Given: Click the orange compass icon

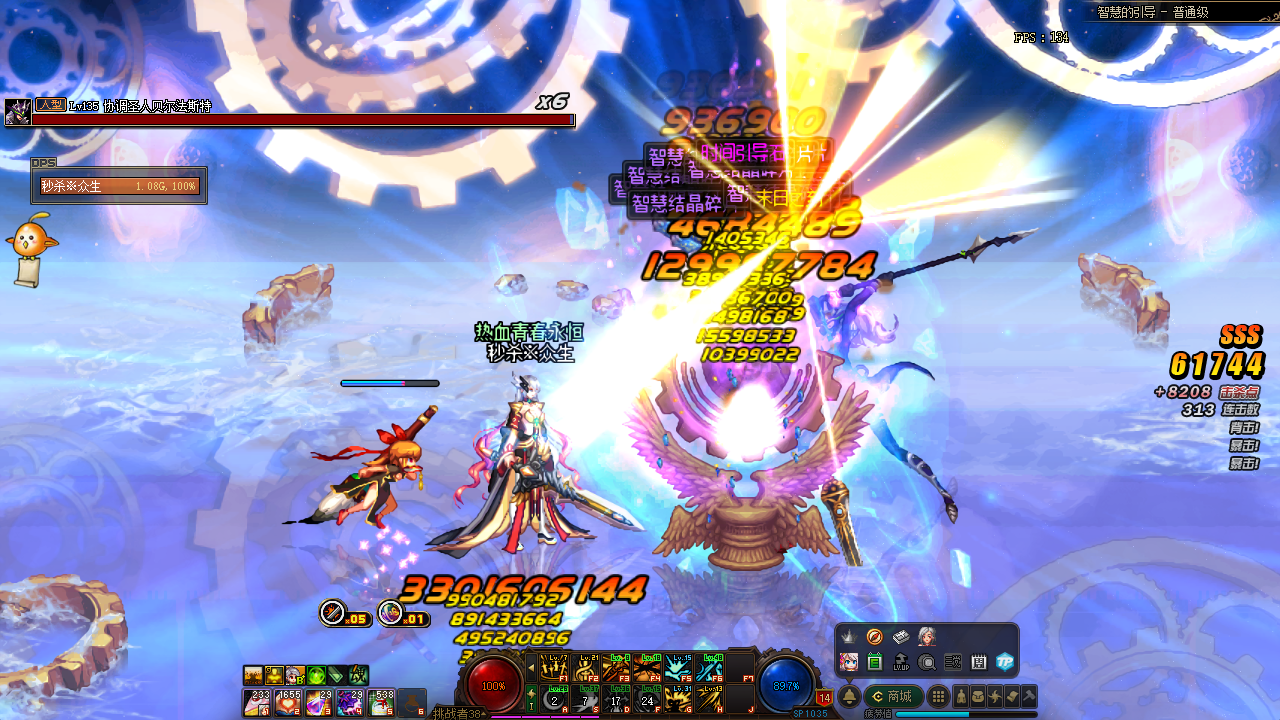Looking at the screenshot, I should click(x=875, y=636).
